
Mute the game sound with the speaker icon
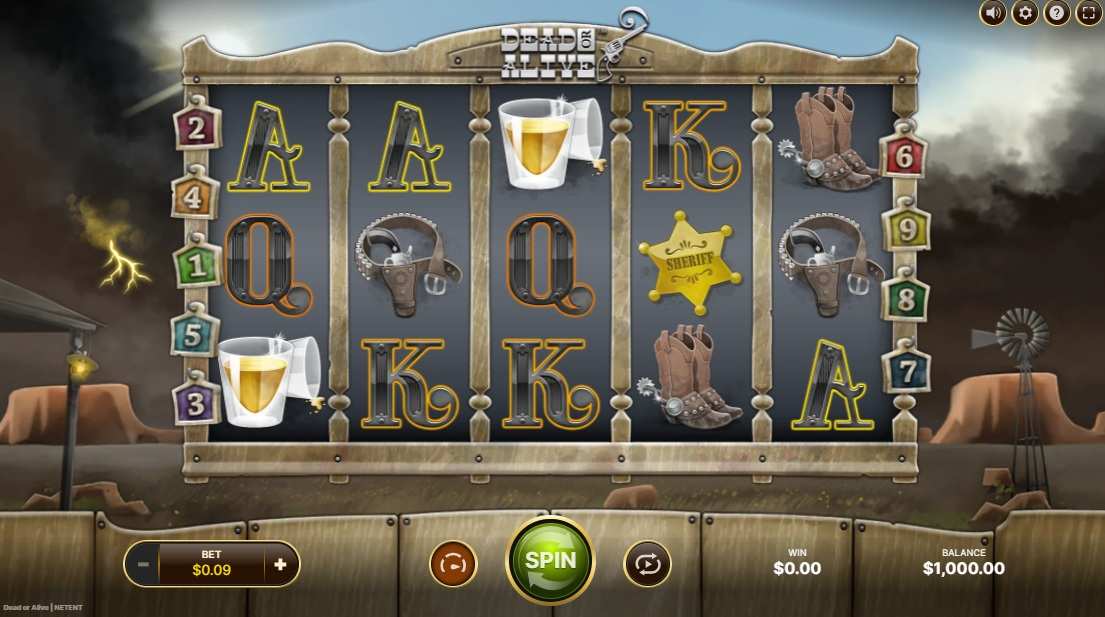[992, 13]
